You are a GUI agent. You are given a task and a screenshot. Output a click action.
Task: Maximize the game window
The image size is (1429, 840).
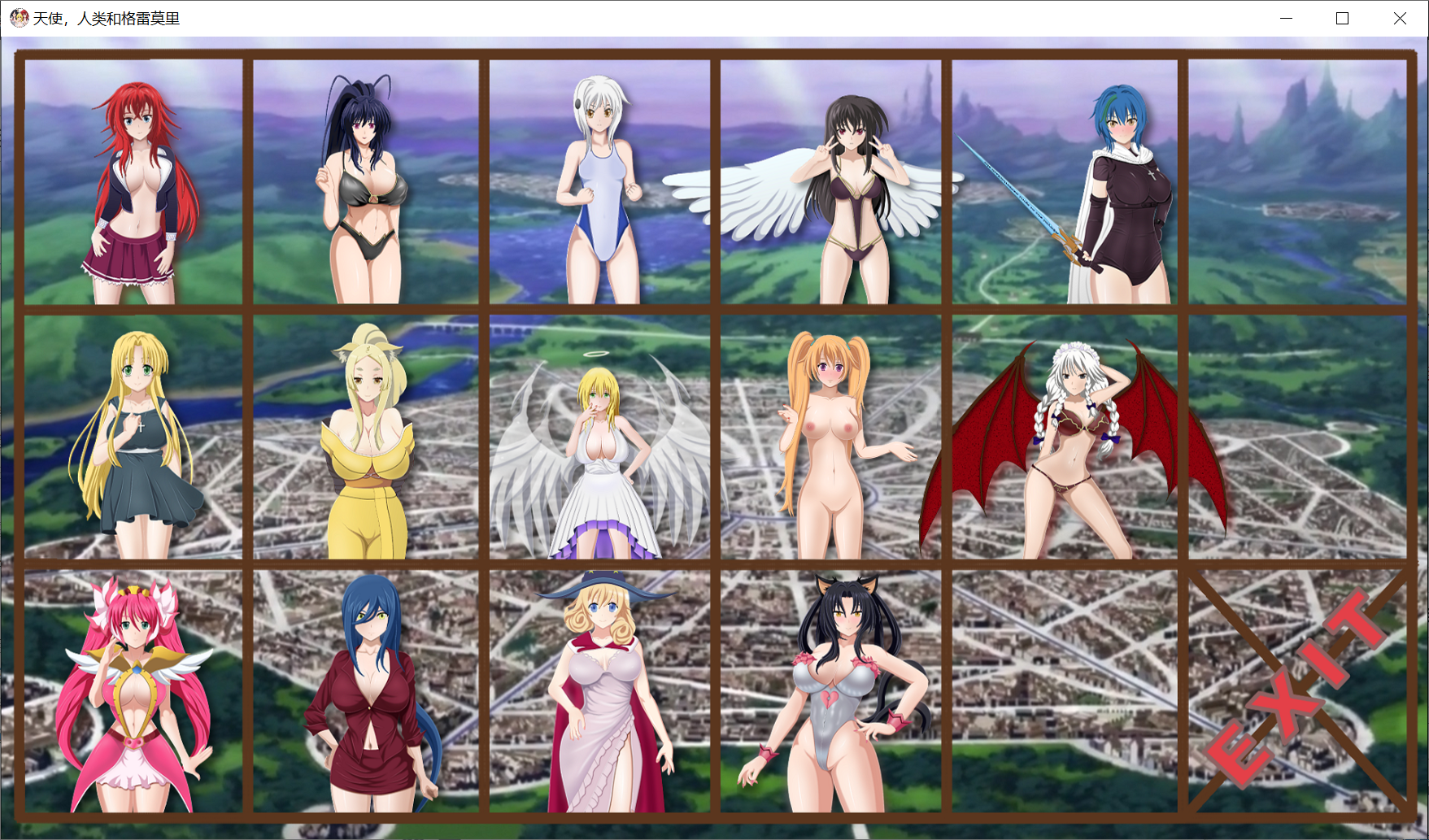pos(1342,19)
